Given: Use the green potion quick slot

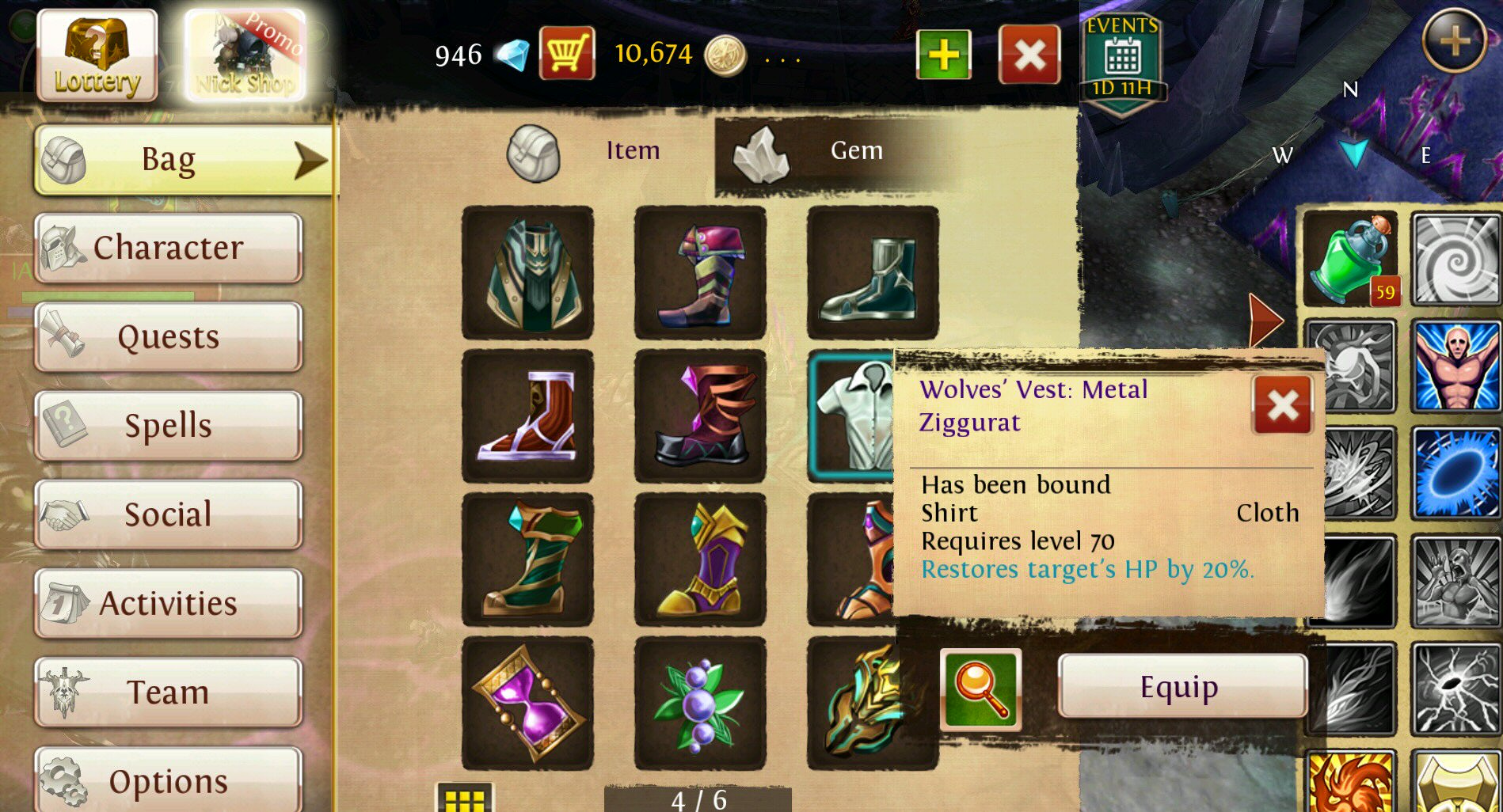Looking at the screenshot, I should click(1349, 258).
